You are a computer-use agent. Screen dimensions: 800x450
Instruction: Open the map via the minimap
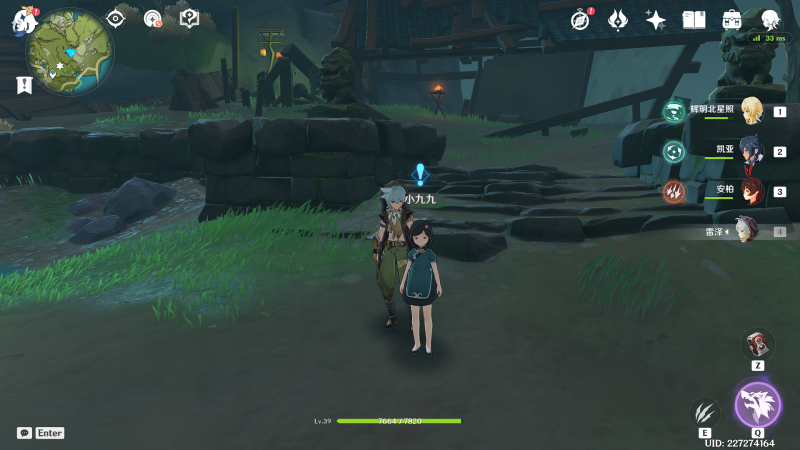(69, 49)
